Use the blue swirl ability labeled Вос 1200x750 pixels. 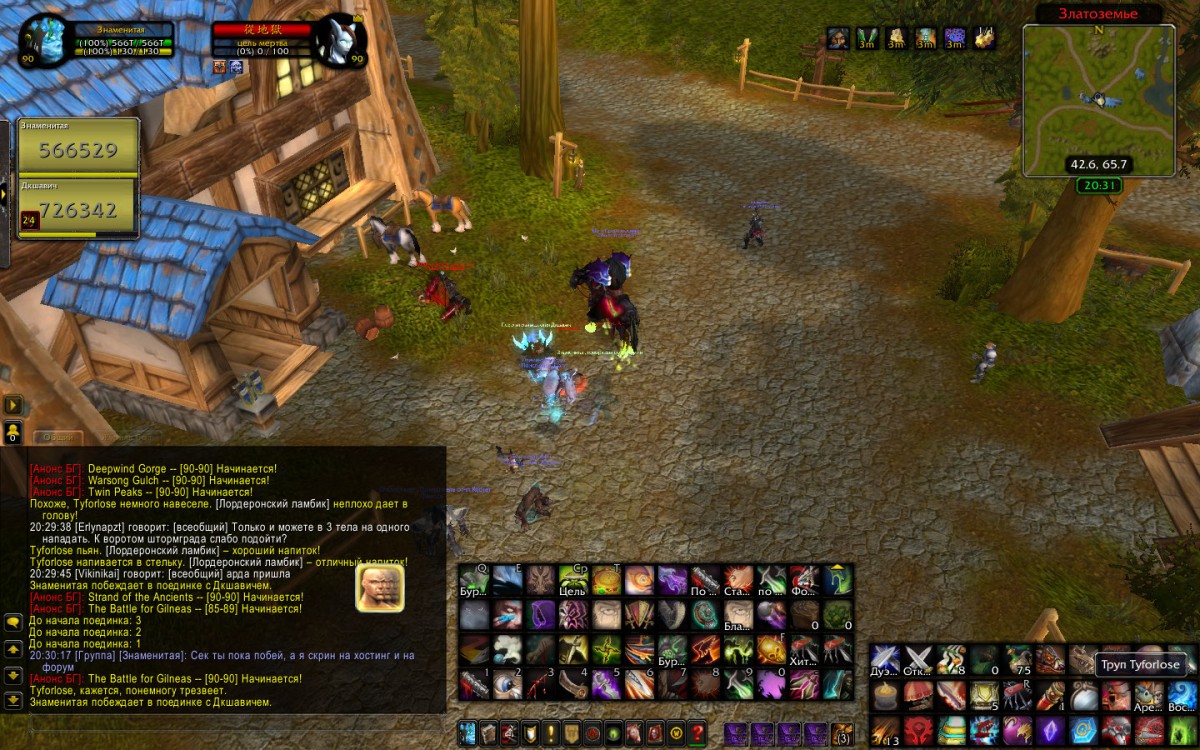tap(1180, 695)
